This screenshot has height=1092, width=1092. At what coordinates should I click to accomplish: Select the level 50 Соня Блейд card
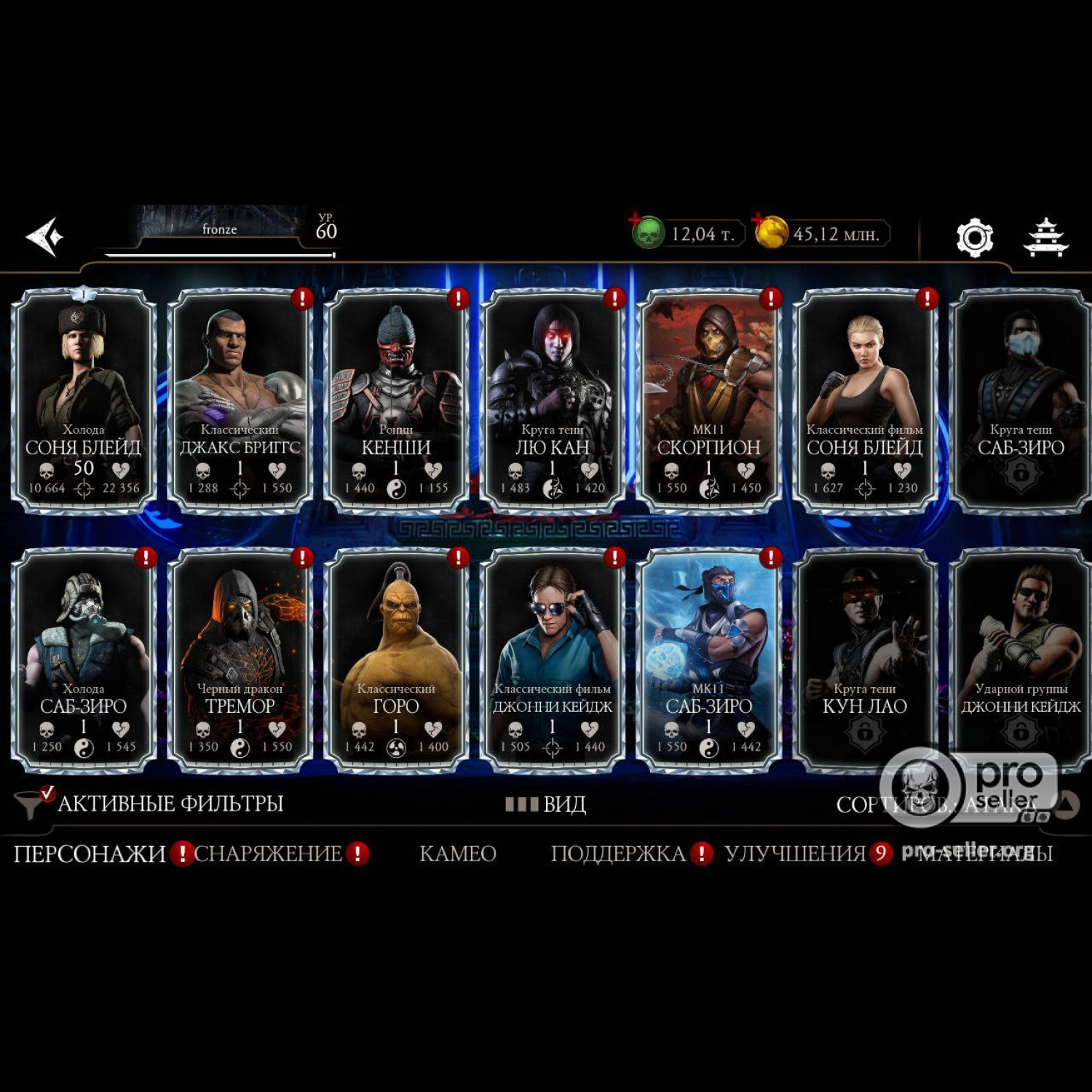tap(84, 400)
